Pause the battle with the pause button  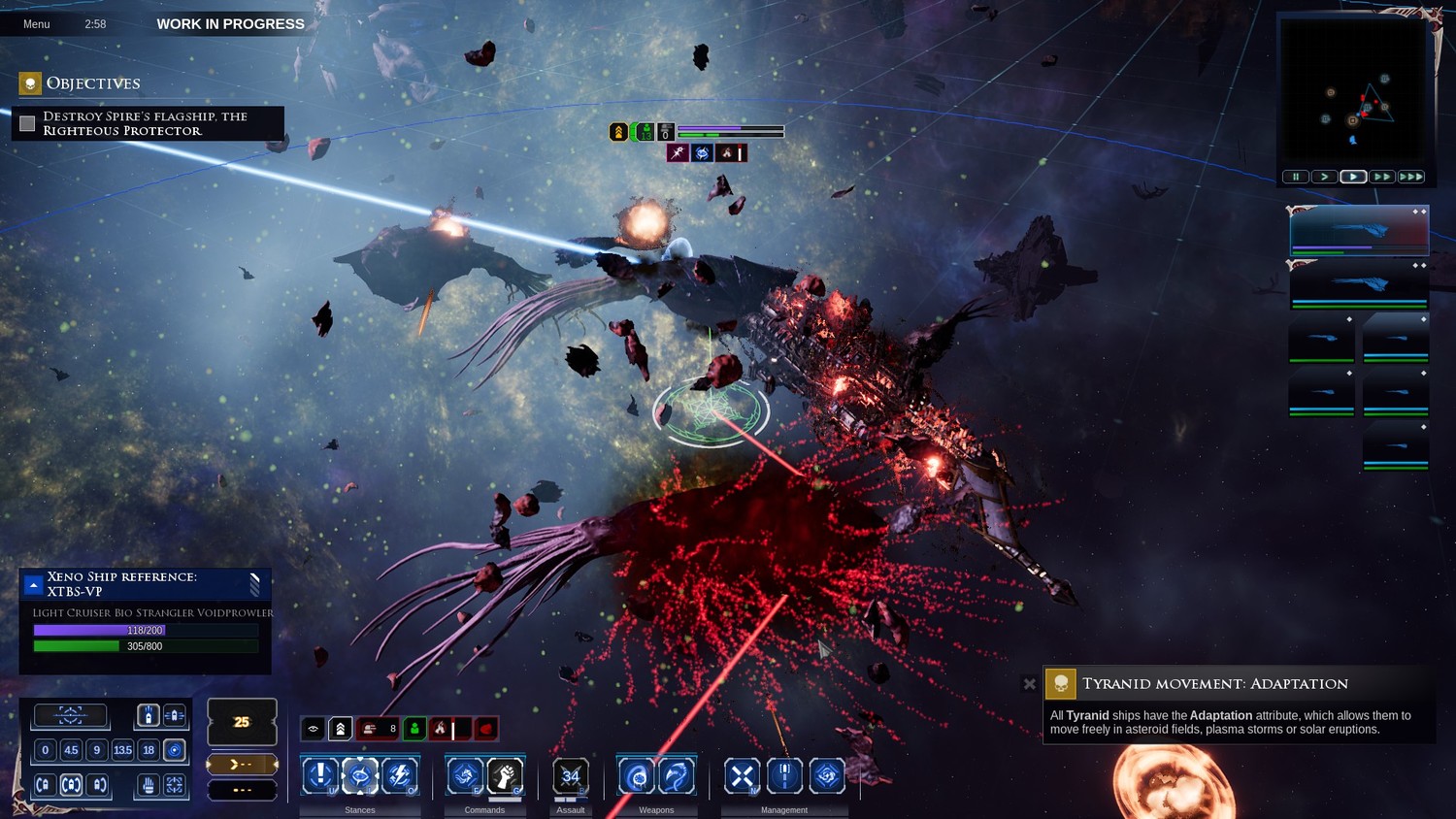coord(1296,177)
